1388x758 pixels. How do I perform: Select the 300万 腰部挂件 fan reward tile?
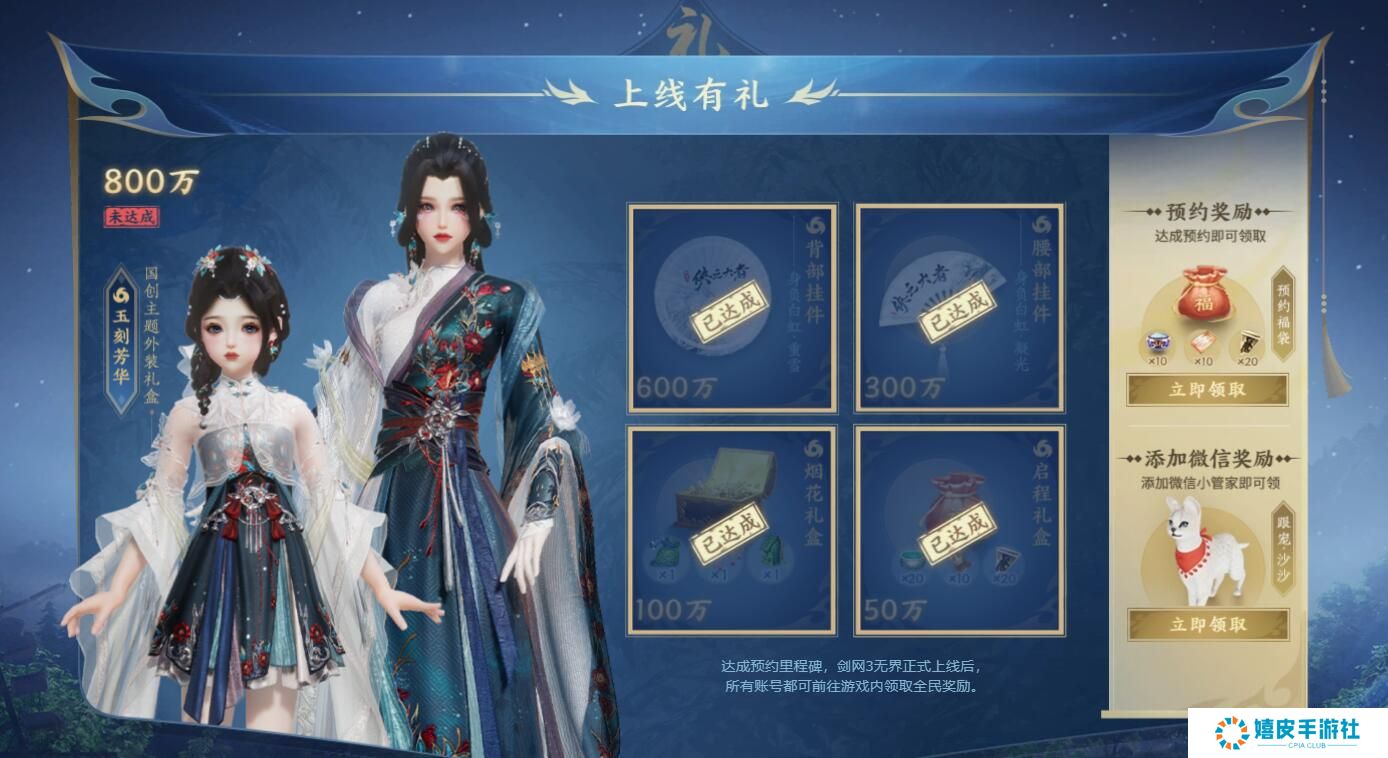[959, 308]
